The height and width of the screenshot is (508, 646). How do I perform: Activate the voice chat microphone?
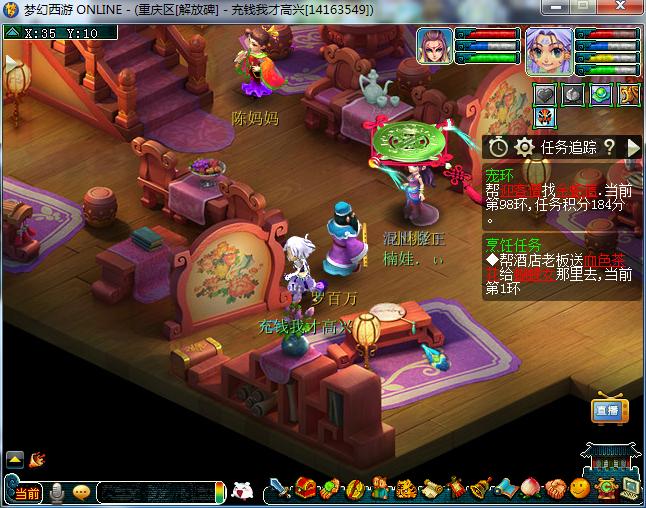coord(57,491)
